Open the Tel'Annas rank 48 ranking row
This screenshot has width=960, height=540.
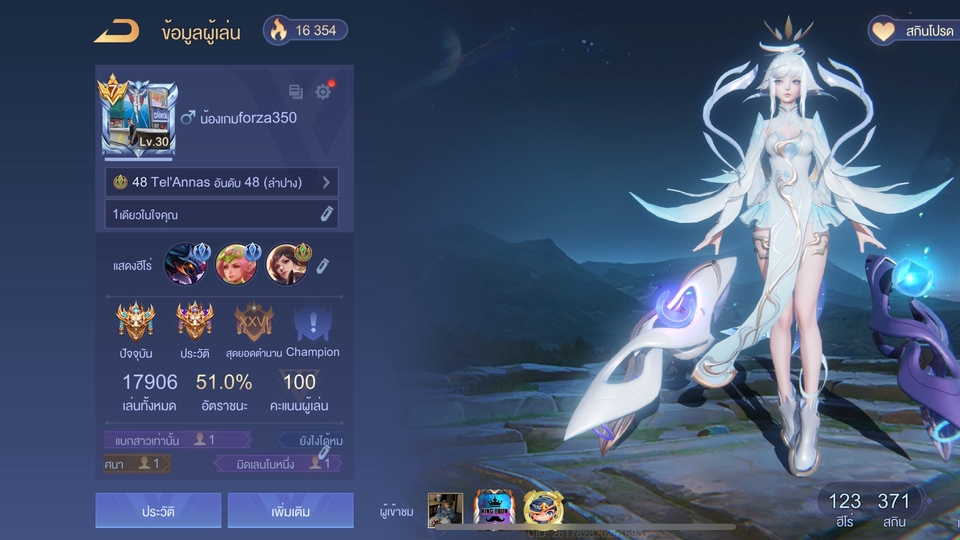[x=221, y=182]
